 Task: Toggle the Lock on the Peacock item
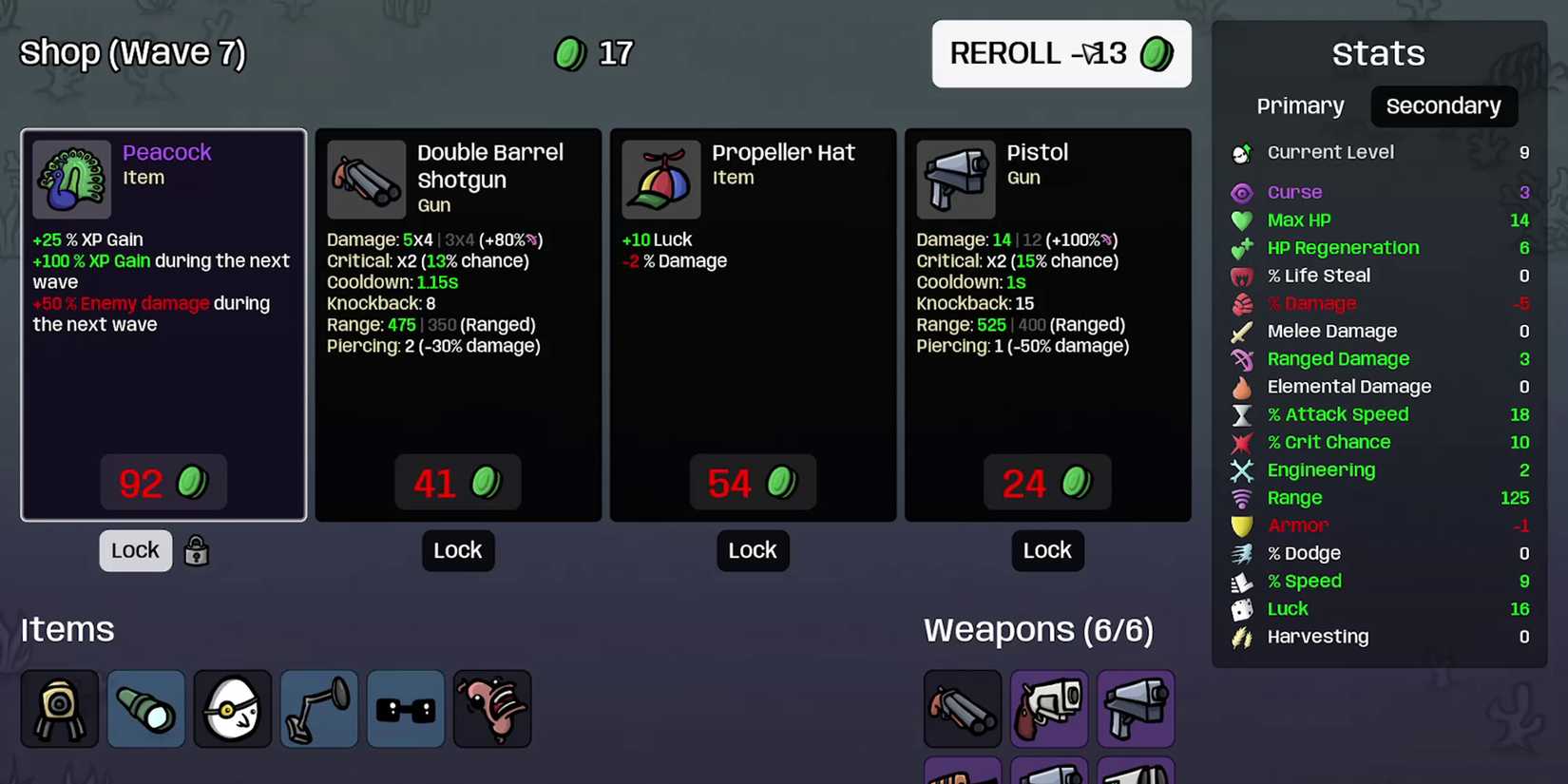[x=135, y=550]
